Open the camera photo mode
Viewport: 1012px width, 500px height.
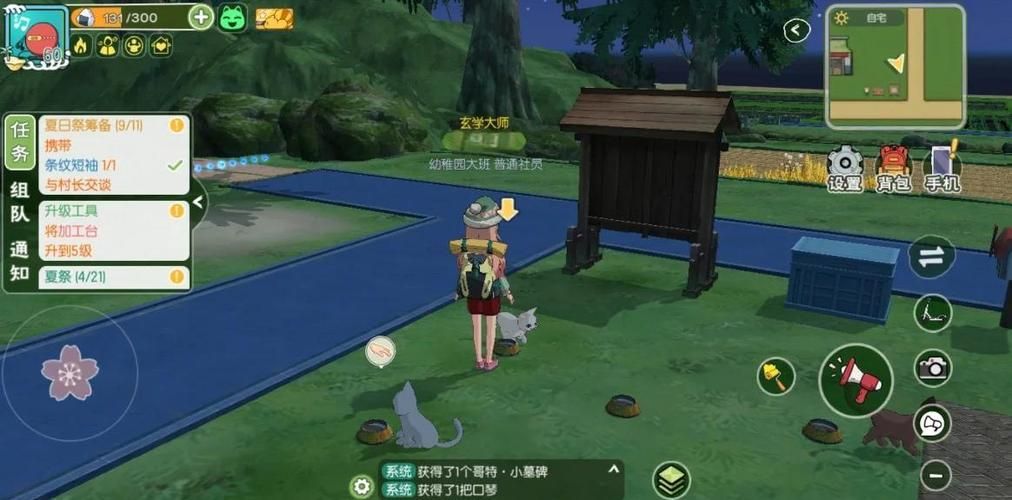[x=933, y=368]
